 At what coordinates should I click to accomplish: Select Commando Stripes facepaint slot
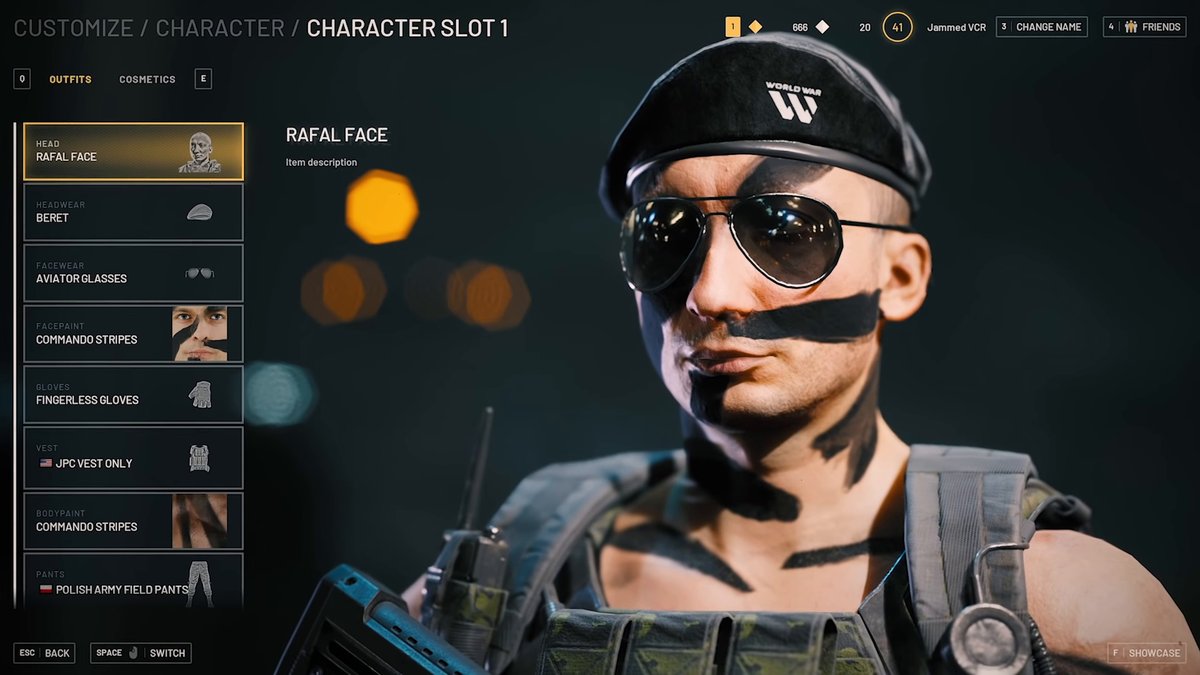click(133, 334)
